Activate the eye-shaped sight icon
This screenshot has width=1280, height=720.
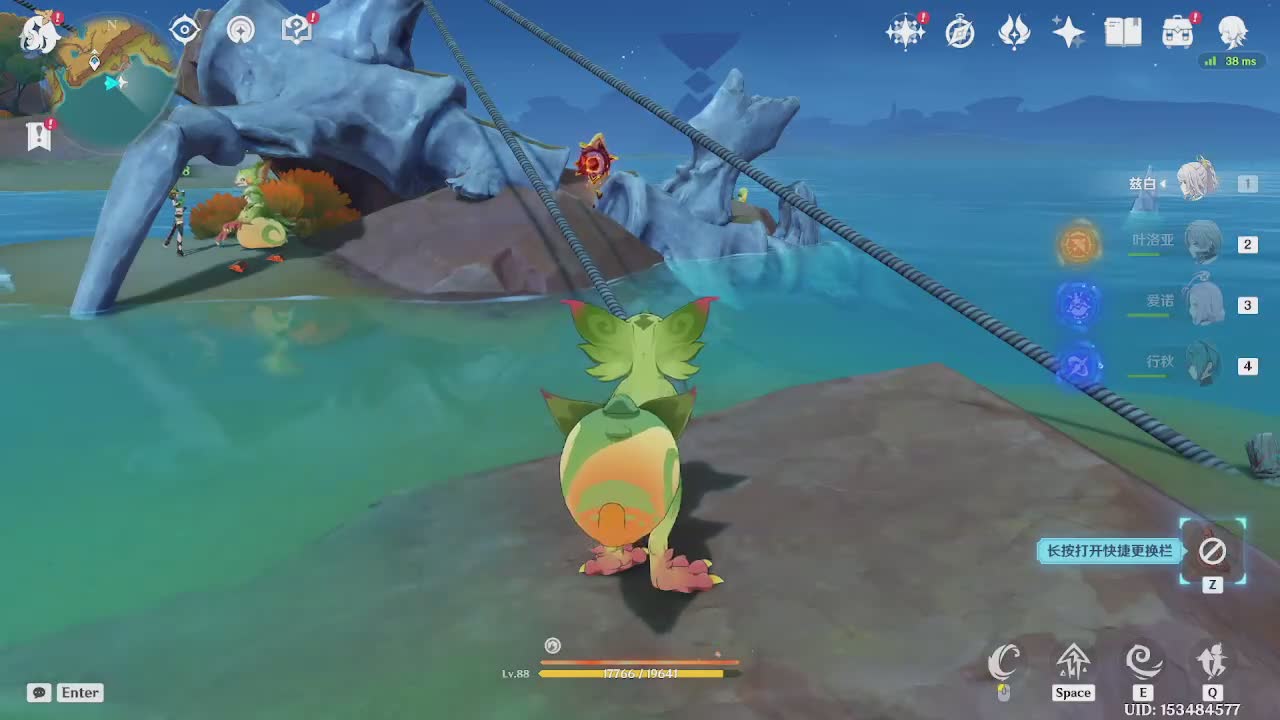click(185, 30)
